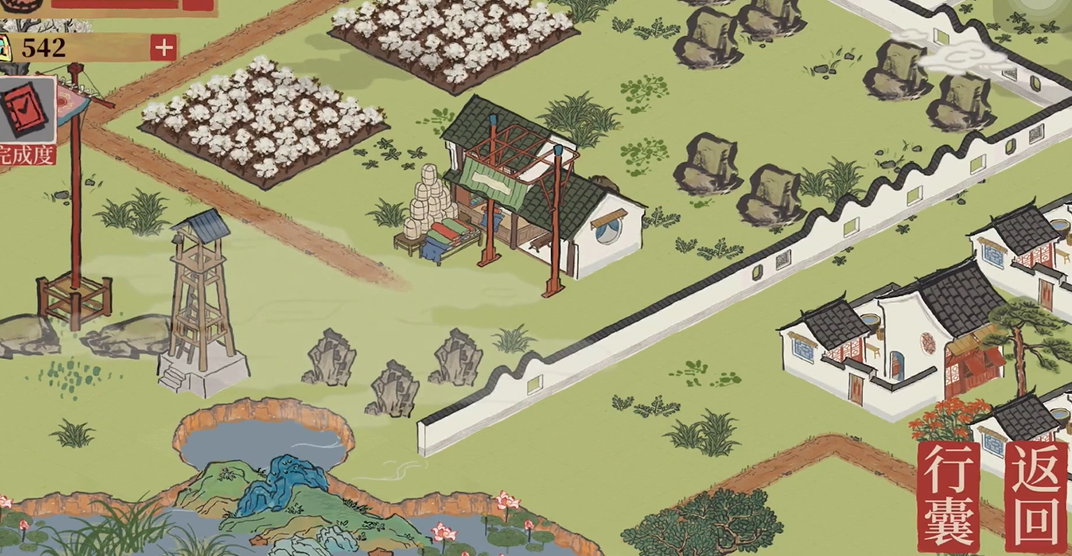The image size is (1072, 556).
Task: Tap the 返回 return button
Action: (x=1037, y=496)
